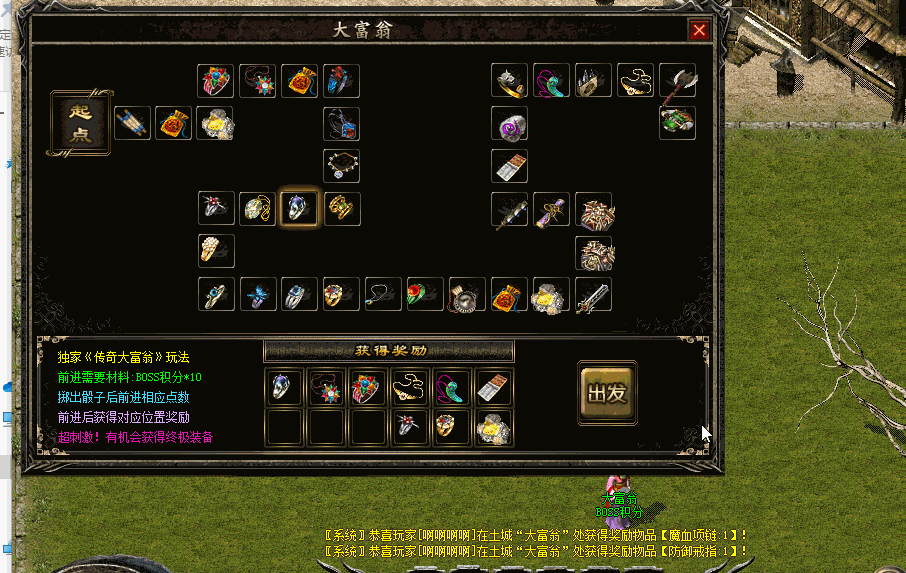Select the purple swirl stone tile
Image resolution: width=906 pixels, height=573 pixels.
(x=510, y=124)
